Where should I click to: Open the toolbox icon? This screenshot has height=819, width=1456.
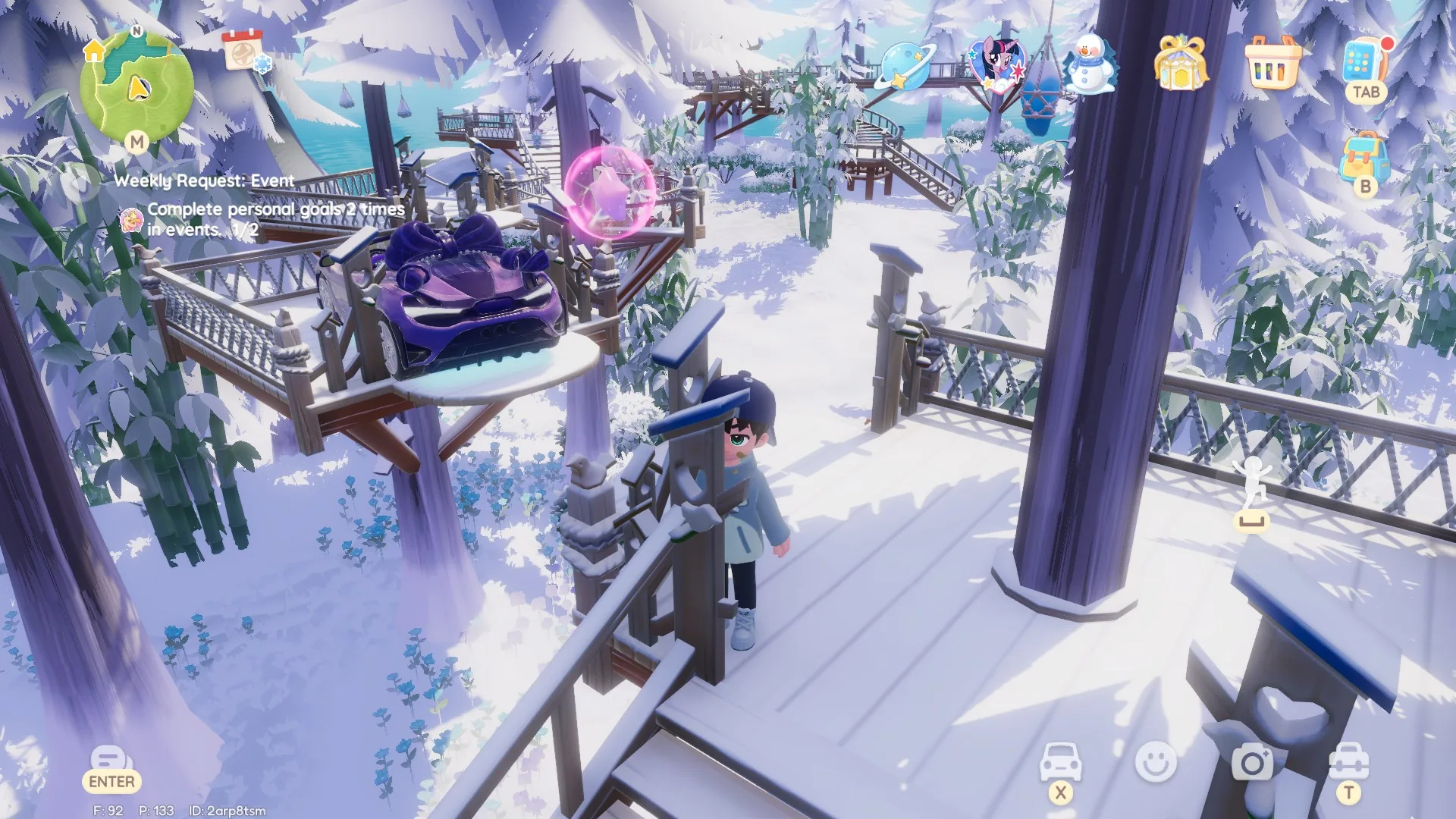(1348, 761)
